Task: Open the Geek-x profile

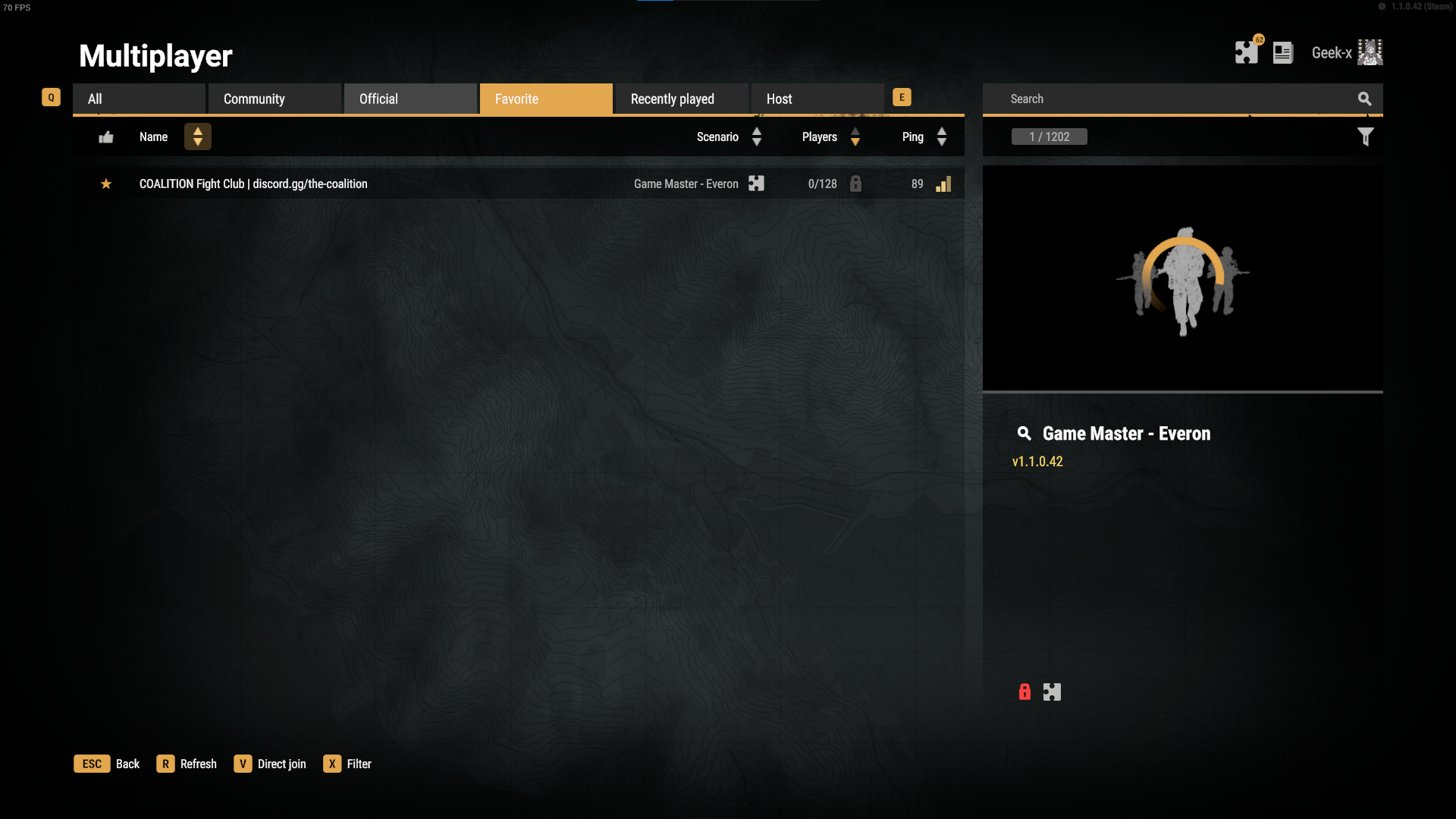Action: pos(1347,52)
